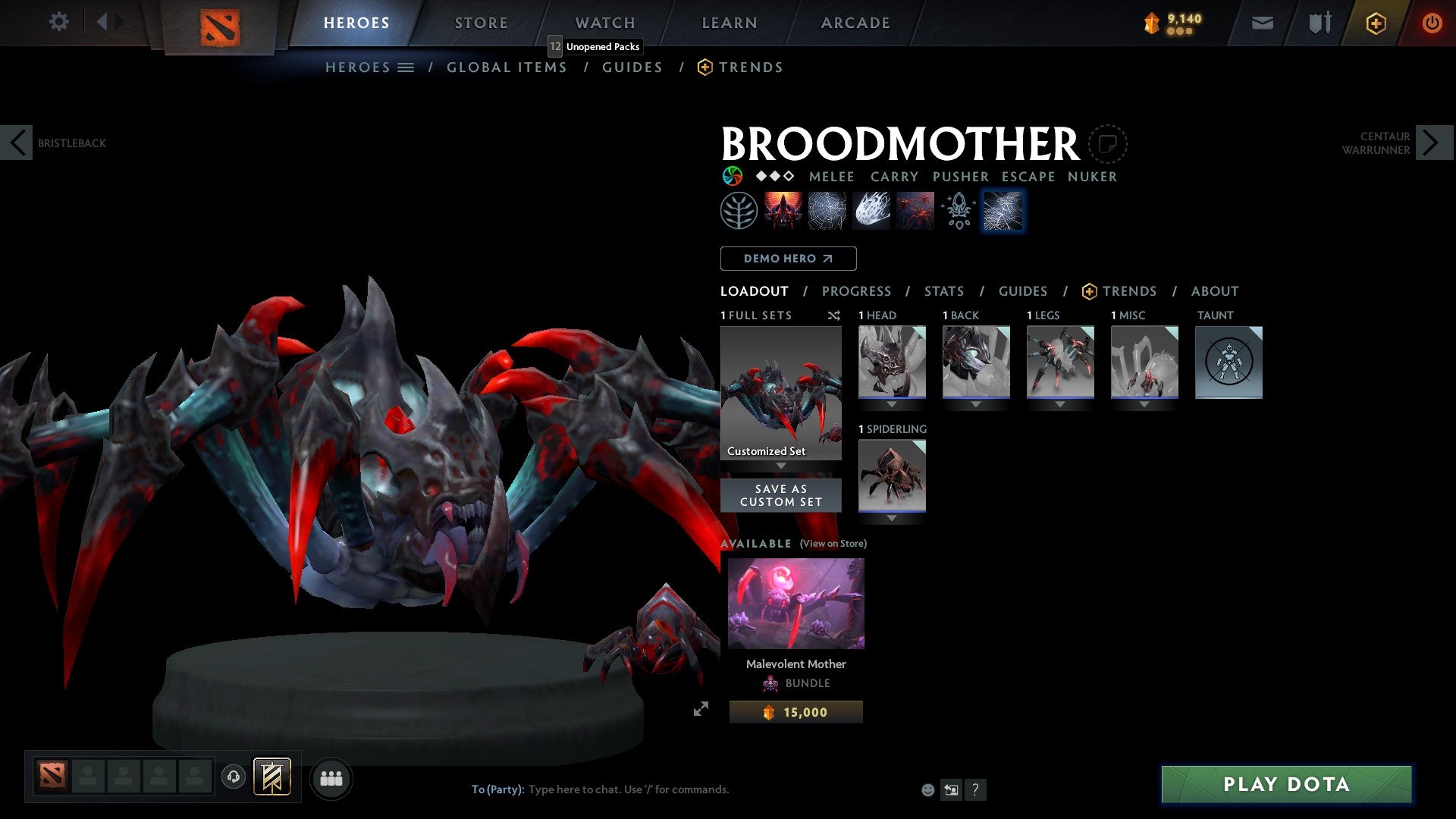
Task: Open the settings gear icon
Action: click(59, 22)
